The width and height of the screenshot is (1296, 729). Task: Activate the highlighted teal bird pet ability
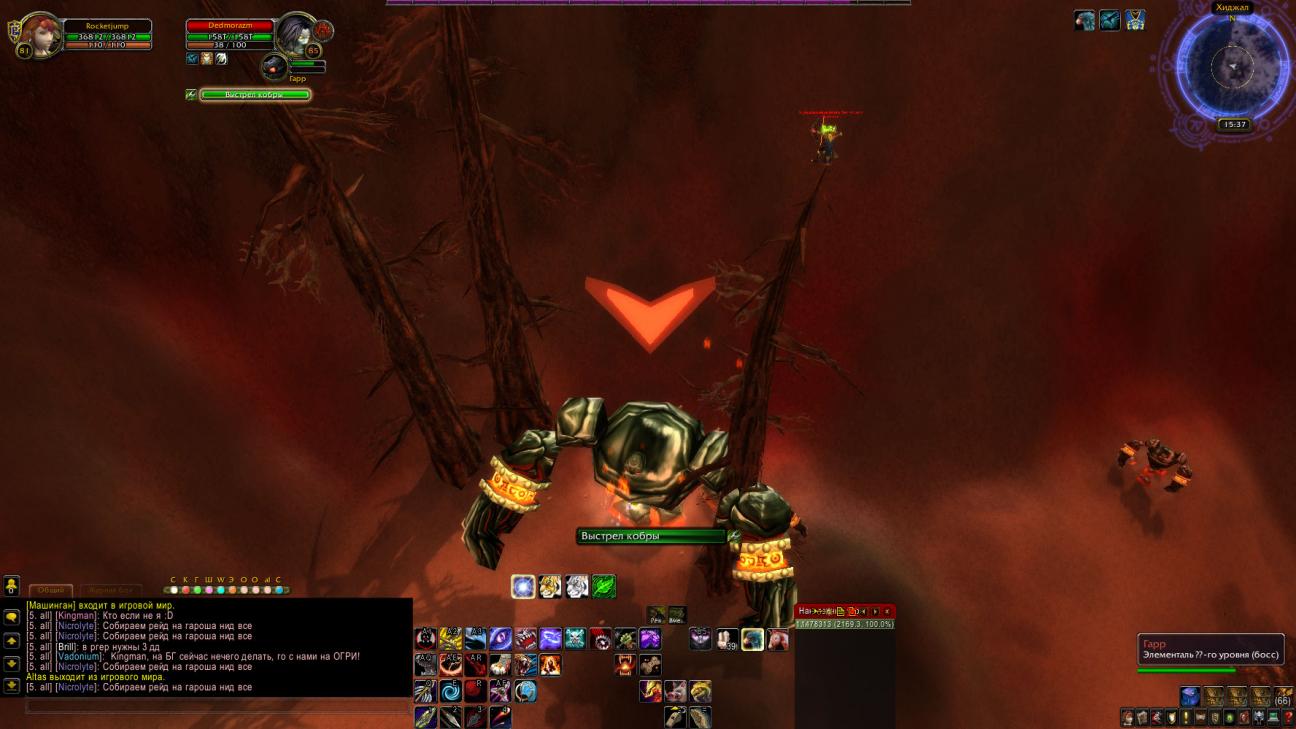(752, 639)
